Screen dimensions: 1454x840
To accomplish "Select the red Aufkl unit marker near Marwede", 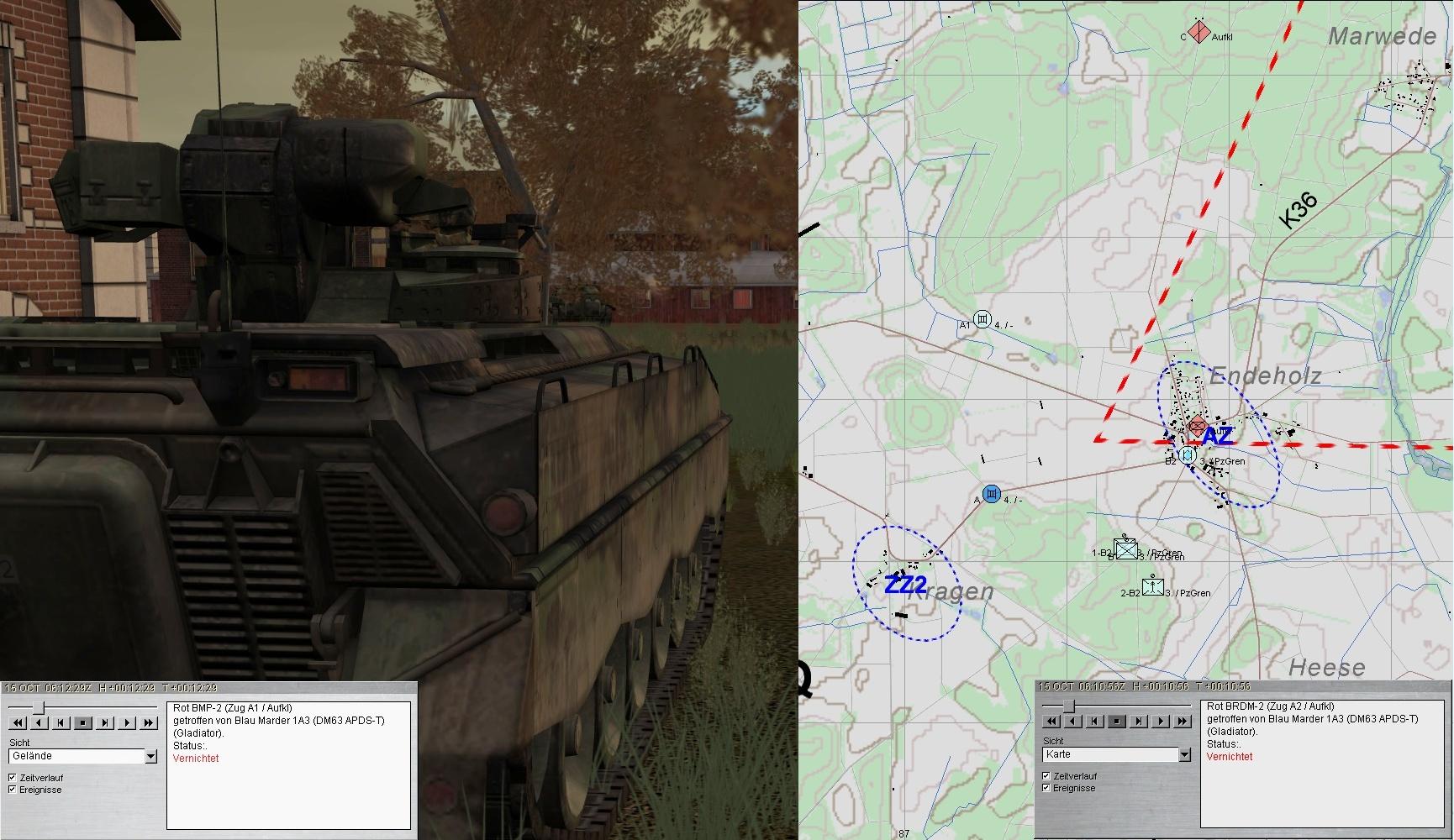I will (x=1198, y=34).
